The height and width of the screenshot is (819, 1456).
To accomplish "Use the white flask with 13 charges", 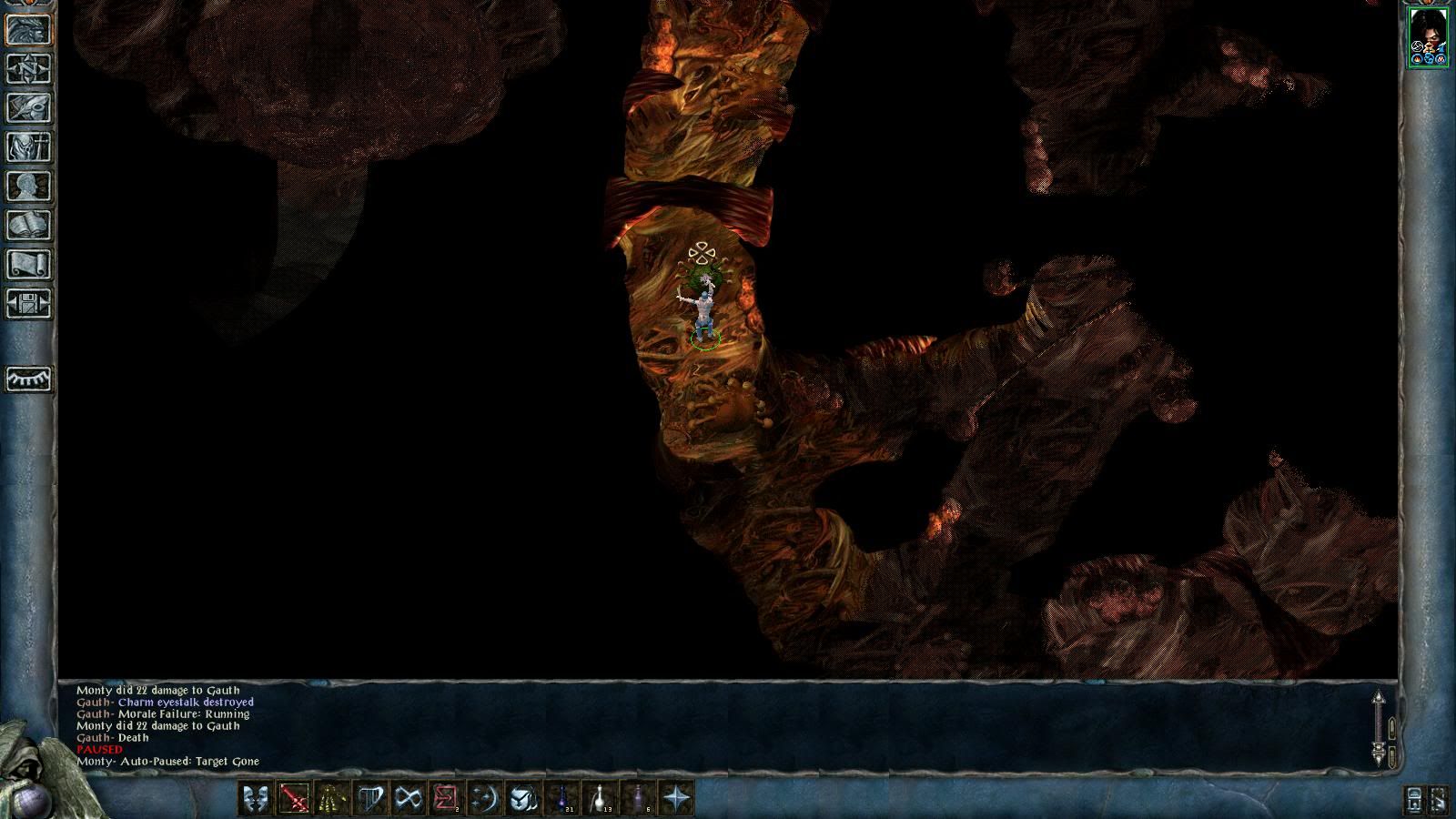I will [601, 799].
